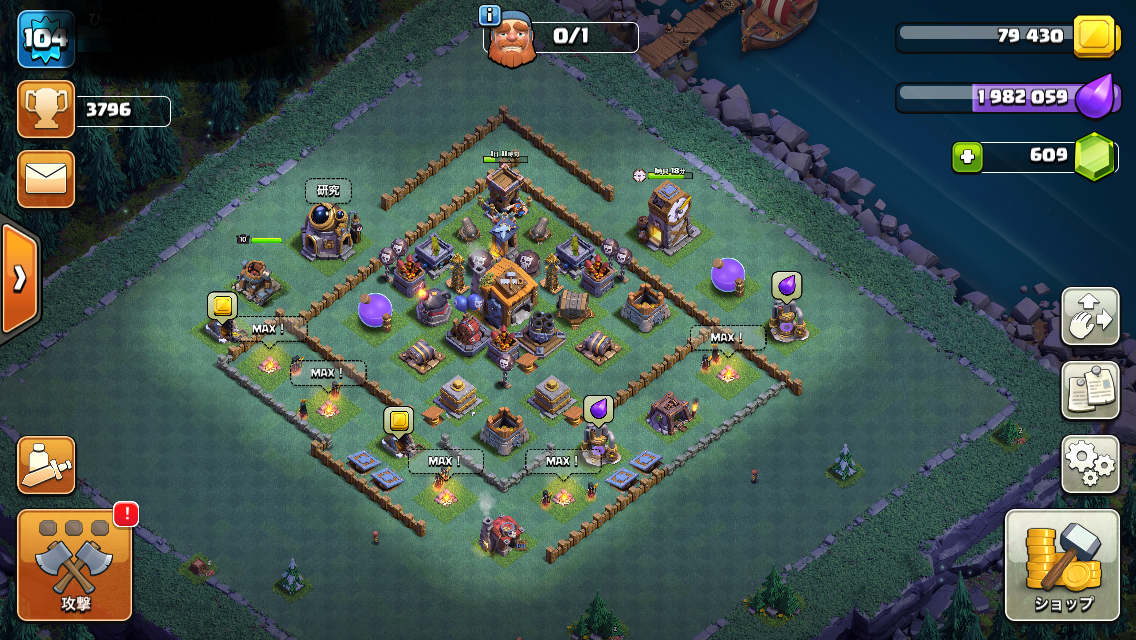This screenshot has width=1136, height=640.
Task: Open the player level 104 badge
Action: coord(46,39)
